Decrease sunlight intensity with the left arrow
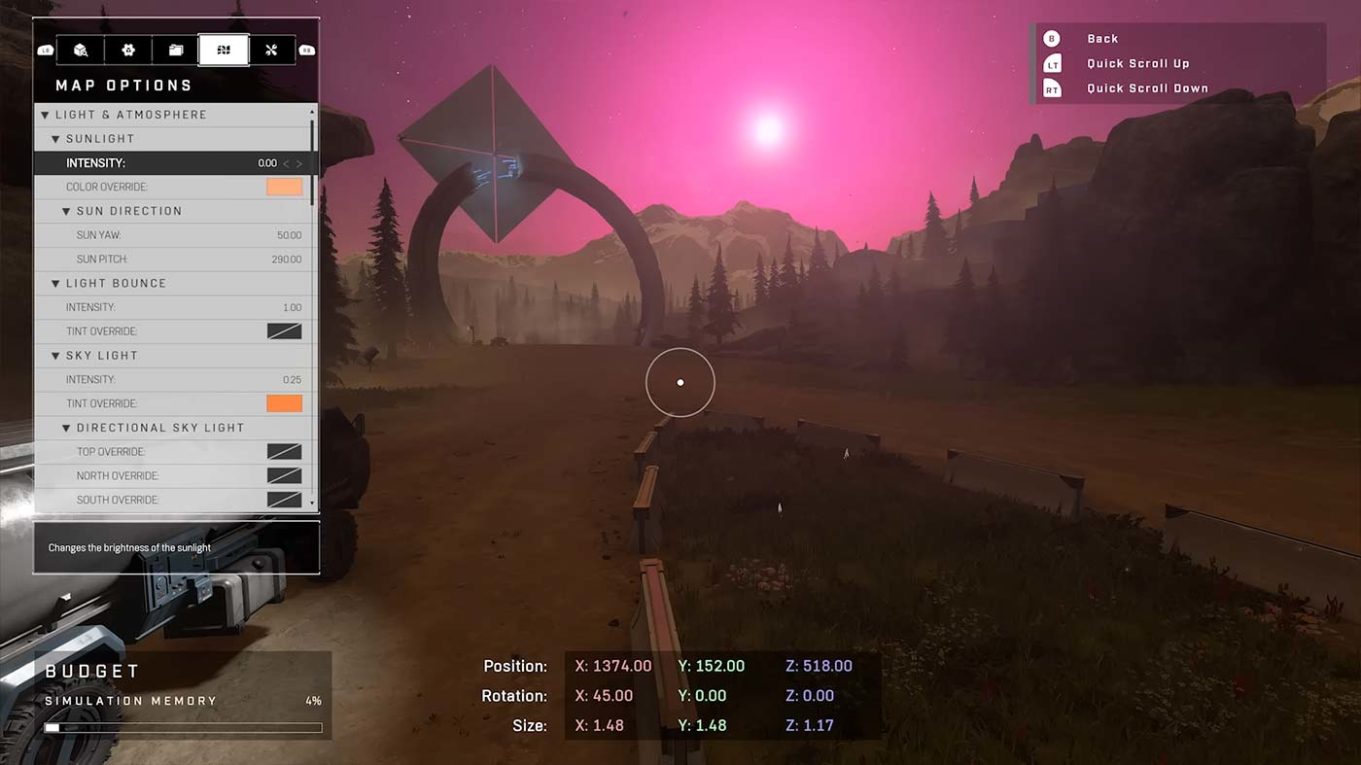Image resolution: width=1361 pixels, height=765 pixels. (x=286, y=163)
